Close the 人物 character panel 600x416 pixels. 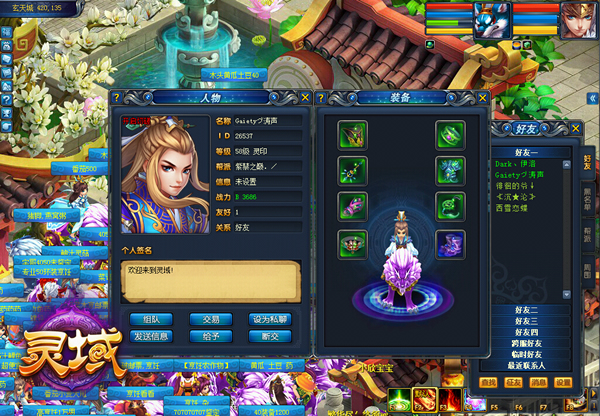(304, 97)
